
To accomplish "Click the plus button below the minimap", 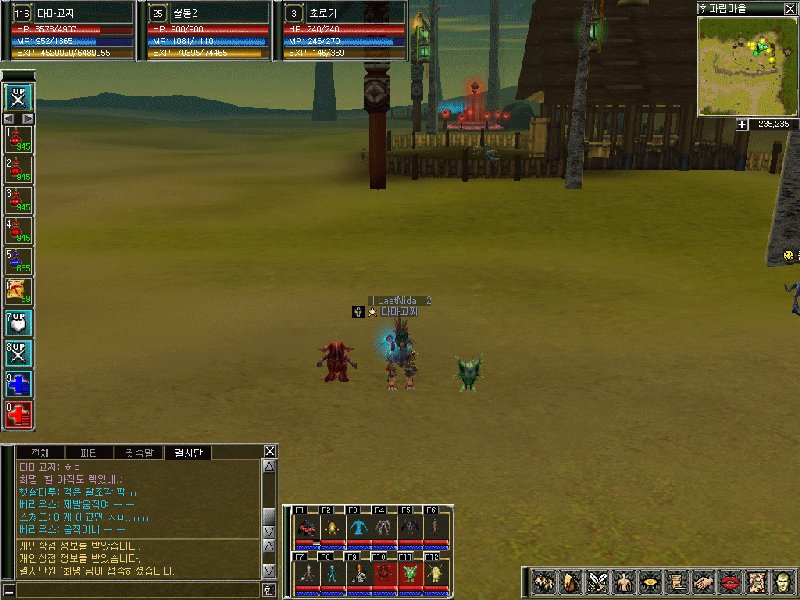I will tap(742, 124).
